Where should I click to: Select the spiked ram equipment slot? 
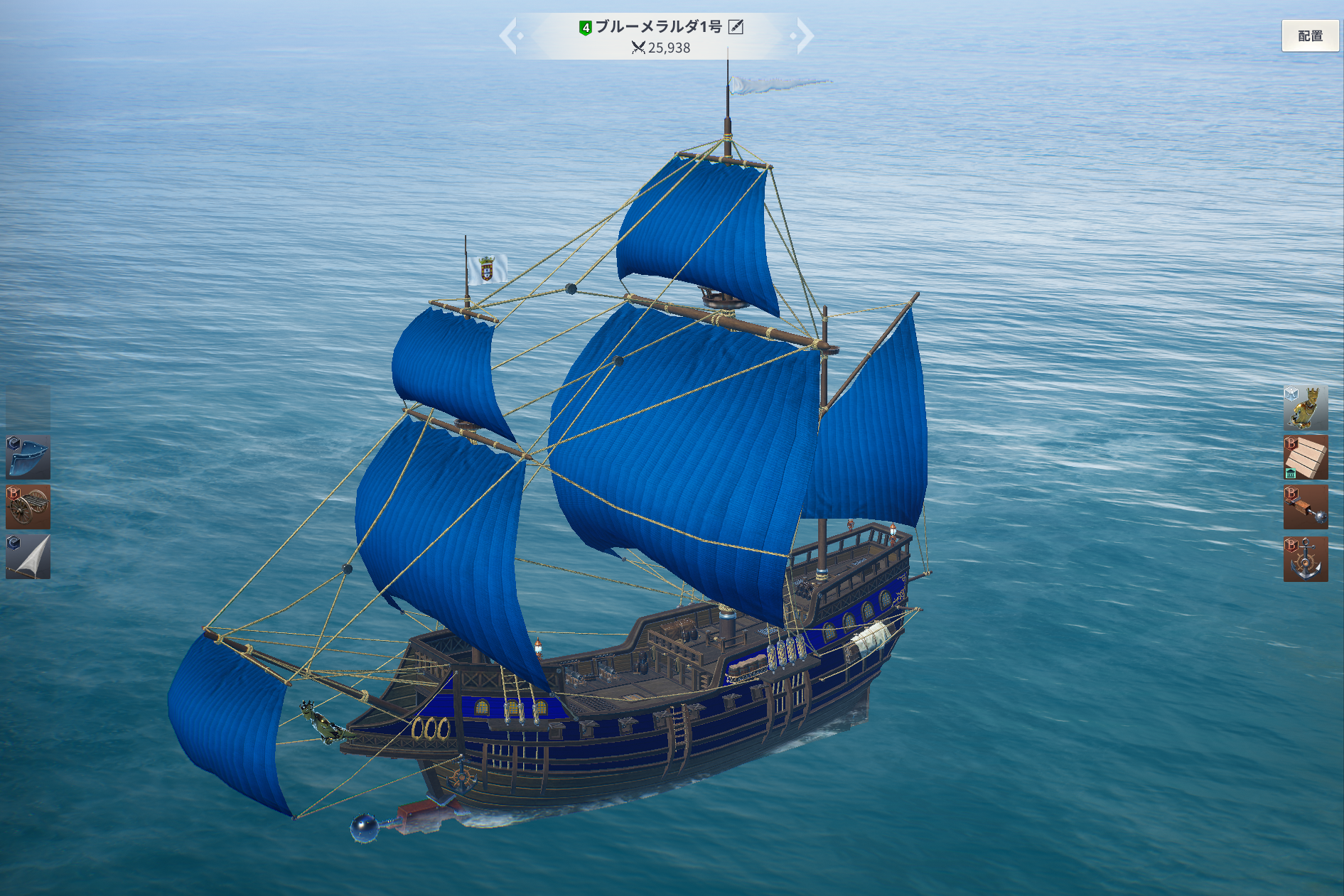point(1305,508)
